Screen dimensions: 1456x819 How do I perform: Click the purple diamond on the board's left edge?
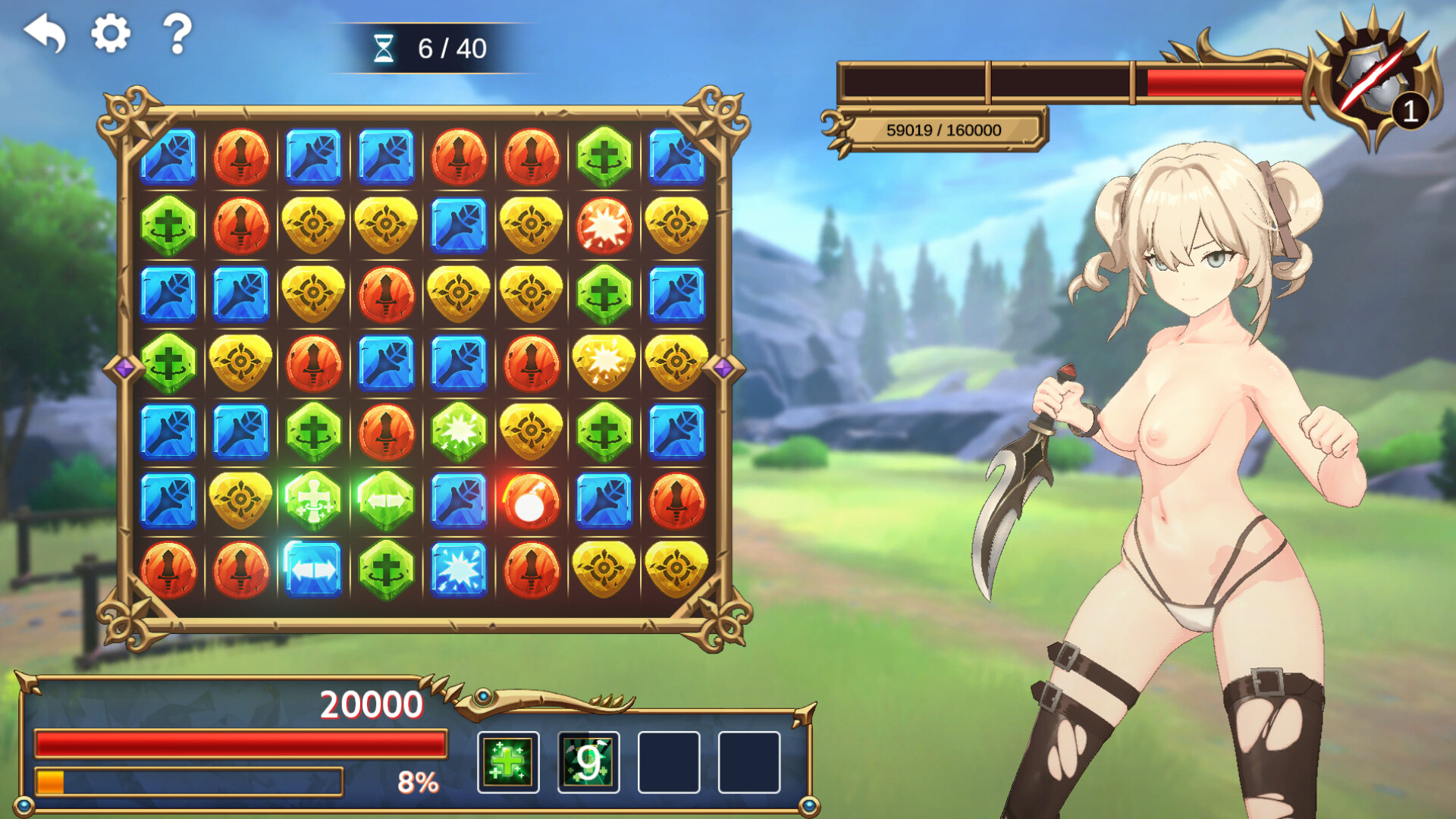coord(126,369)
